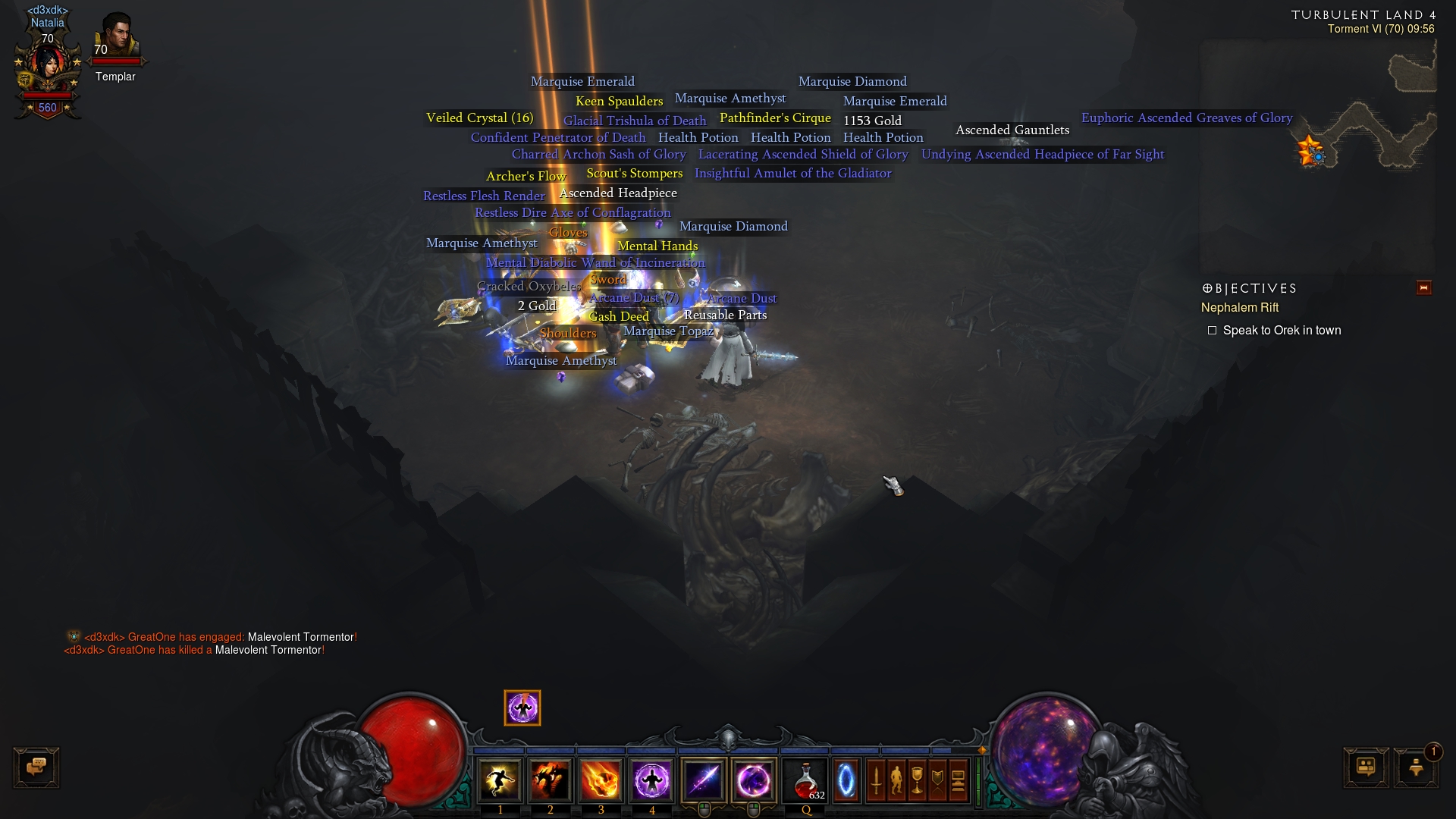Open the chalice Achievements button
Screen dimensions: 1456x819
click(917, 780)
